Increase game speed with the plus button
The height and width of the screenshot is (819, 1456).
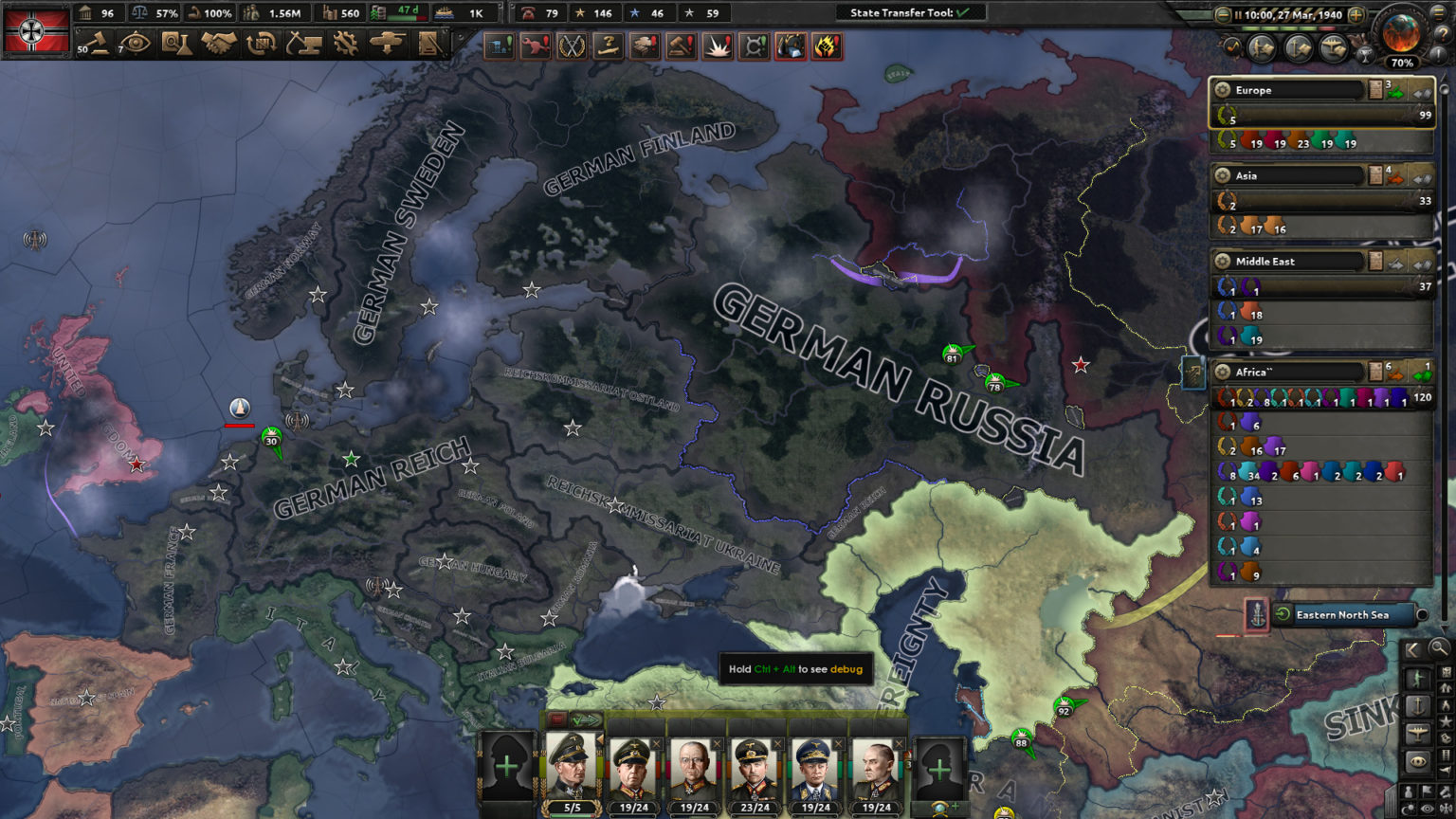coord(1356,15)
